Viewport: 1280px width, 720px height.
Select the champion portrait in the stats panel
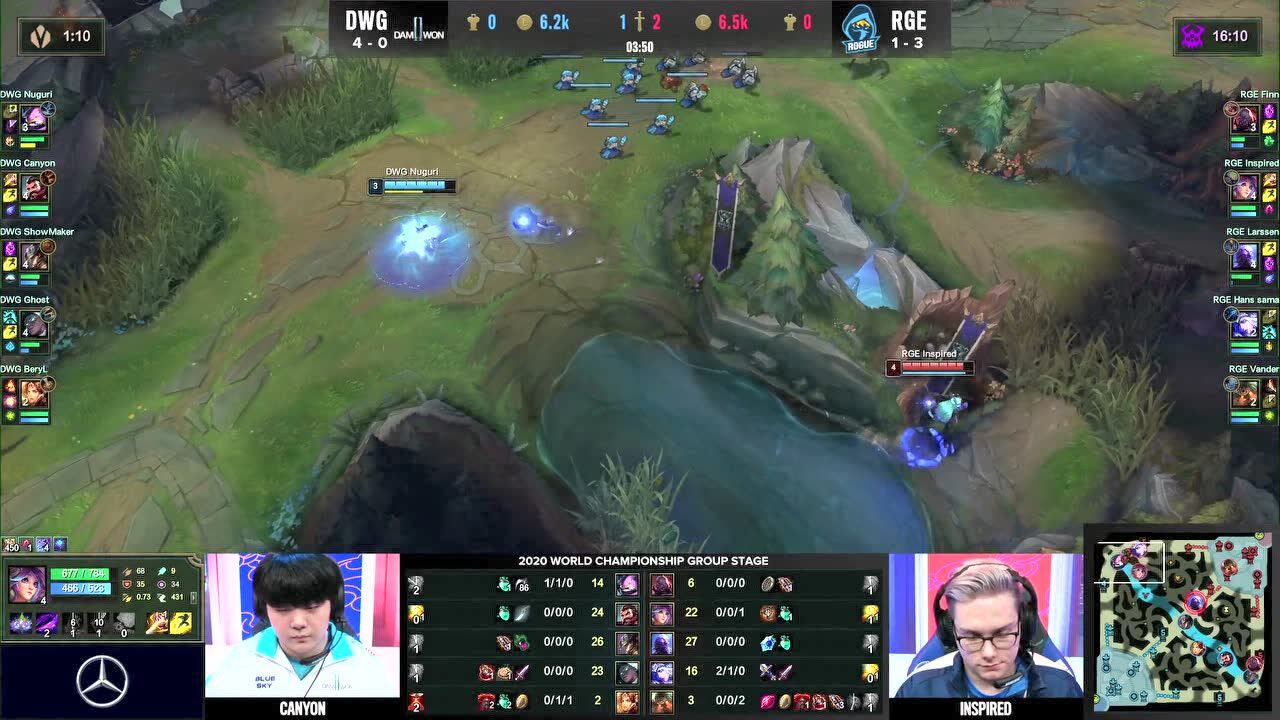click(25, 583)
